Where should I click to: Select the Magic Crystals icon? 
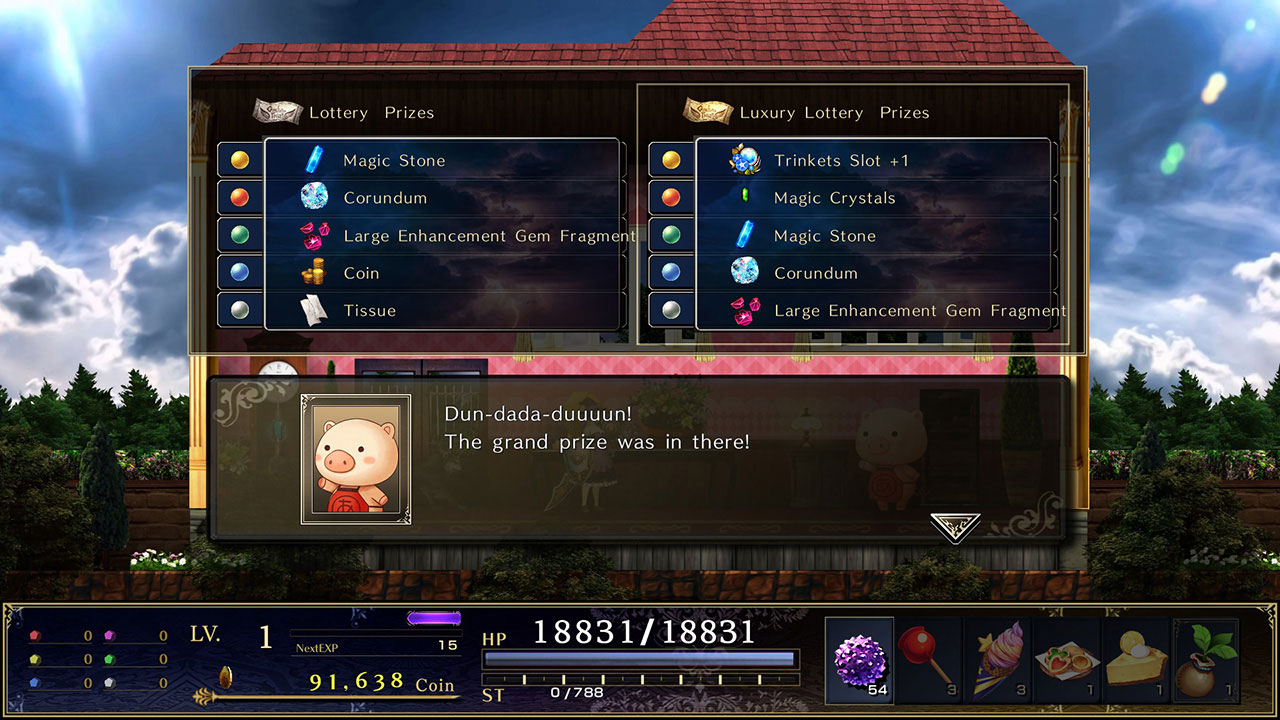tap(745, 198)
